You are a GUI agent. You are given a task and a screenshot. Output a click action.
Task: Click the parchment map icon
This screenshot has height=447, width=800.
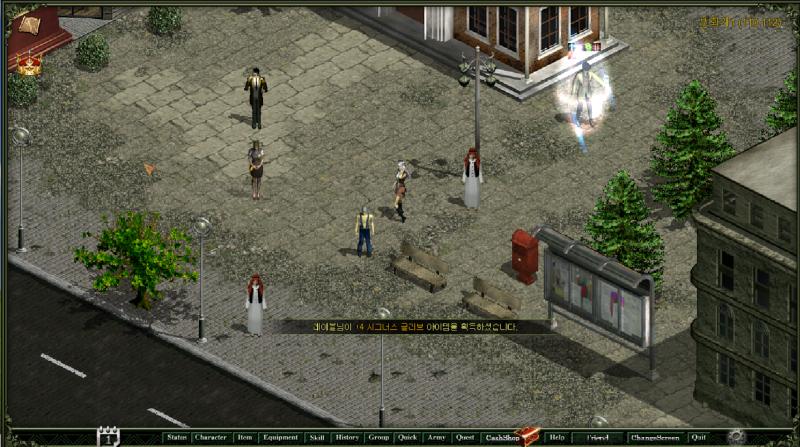(28, 24)
